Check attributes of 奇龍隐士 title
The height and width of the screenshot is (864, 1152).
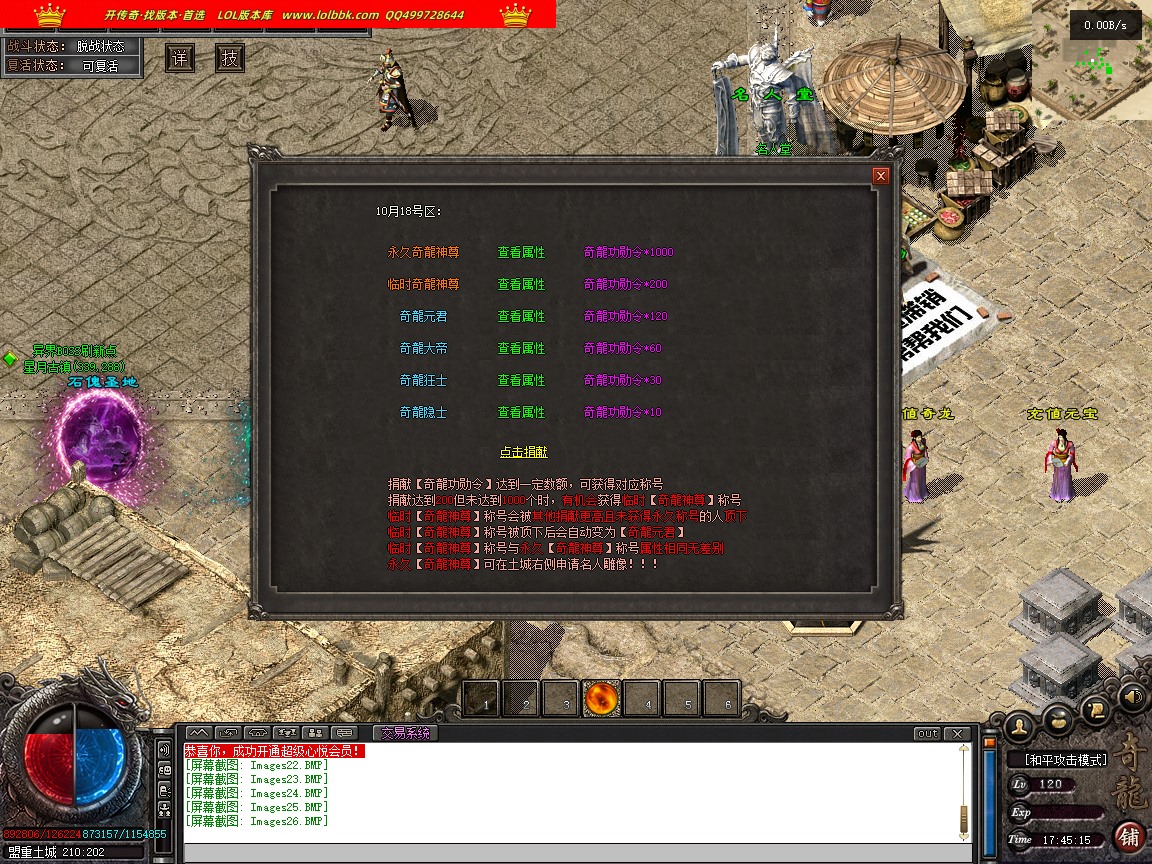click(x=521, y=412)
